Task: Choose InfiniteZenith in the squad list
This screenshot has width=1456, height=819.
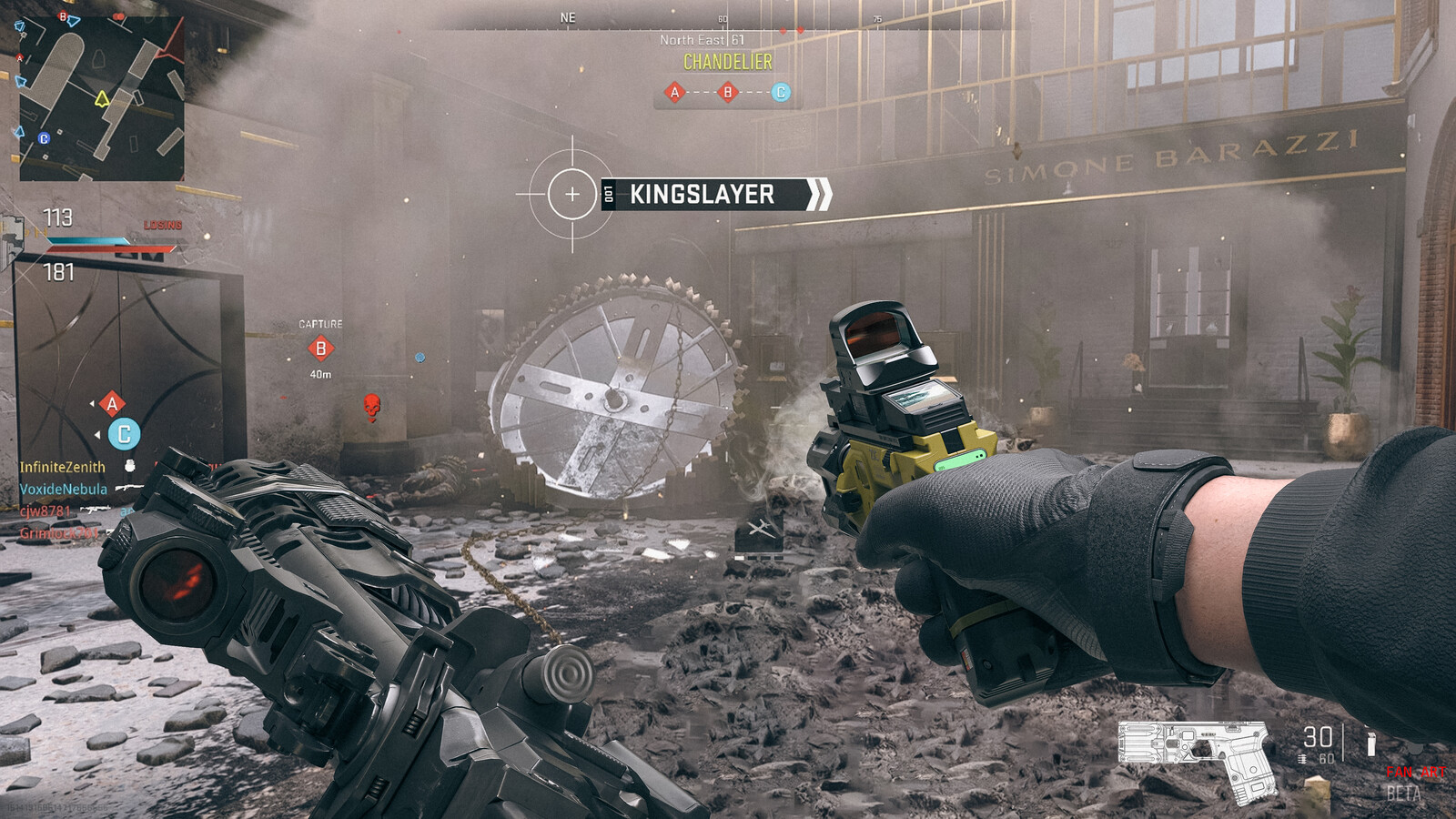Action: (63, 467)
